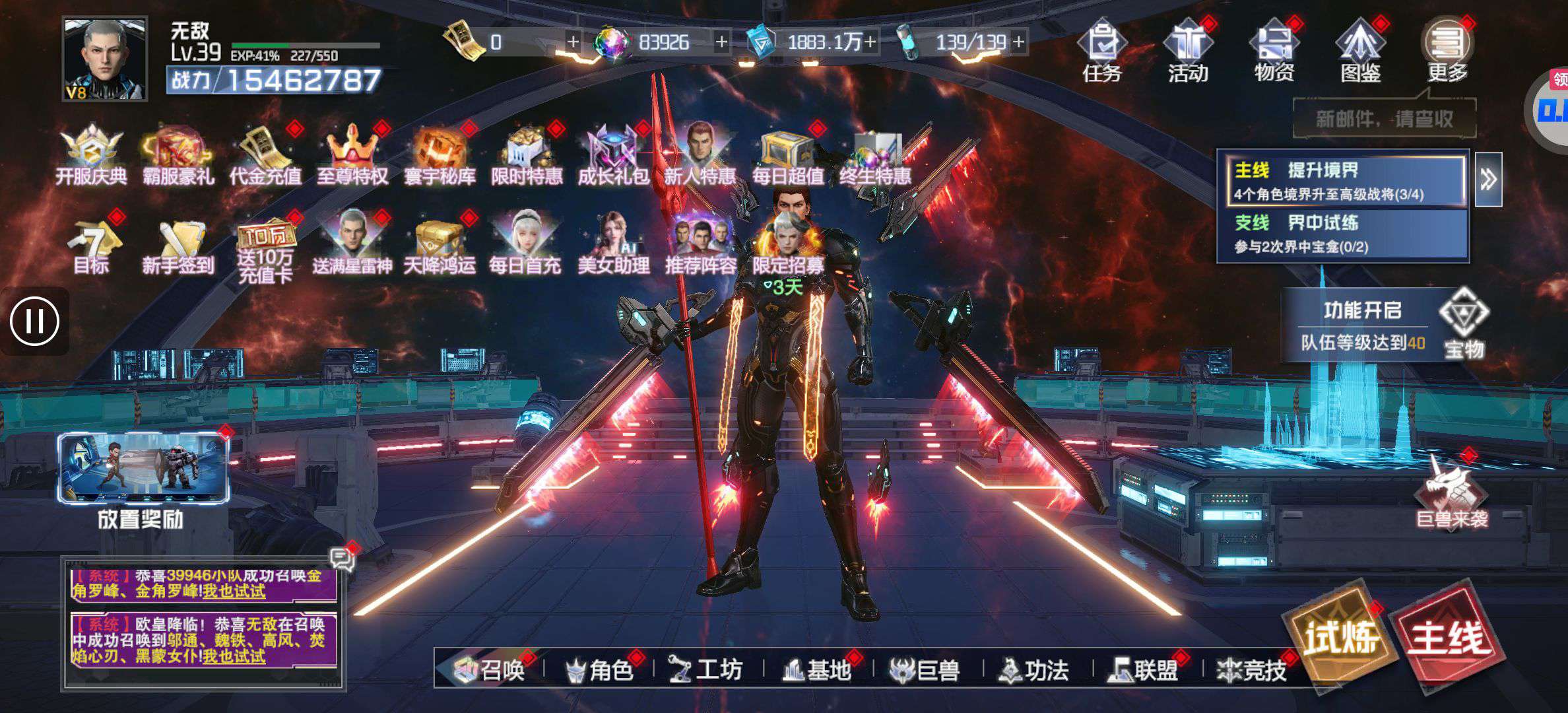Image resolution: width=1568 pixels, height=713 pixels.
Task: Collapse the quest panel with the double-arrow
Action: click(1488, 180)
